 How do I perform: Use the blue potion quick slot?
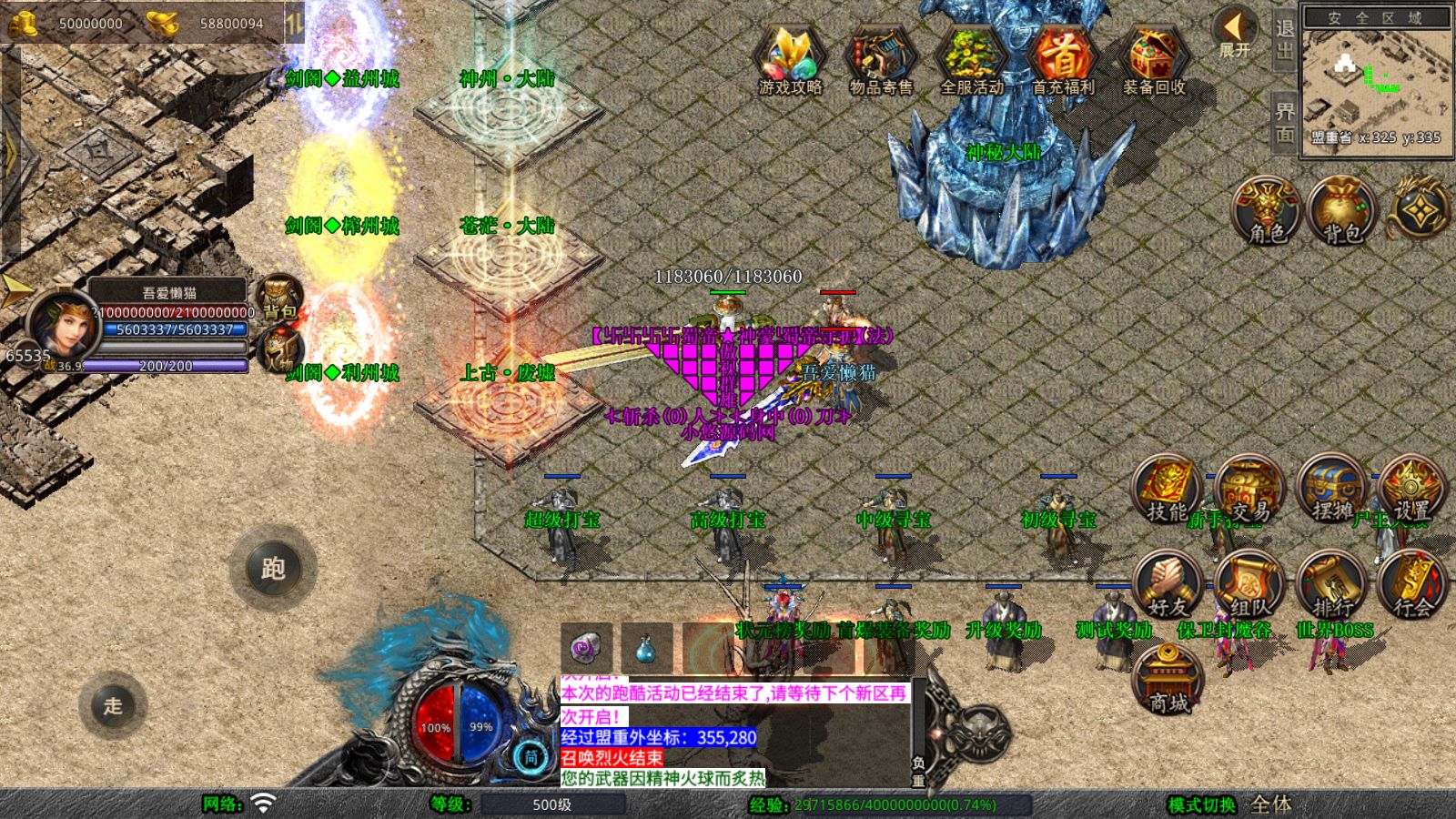[x=646, y=648]
